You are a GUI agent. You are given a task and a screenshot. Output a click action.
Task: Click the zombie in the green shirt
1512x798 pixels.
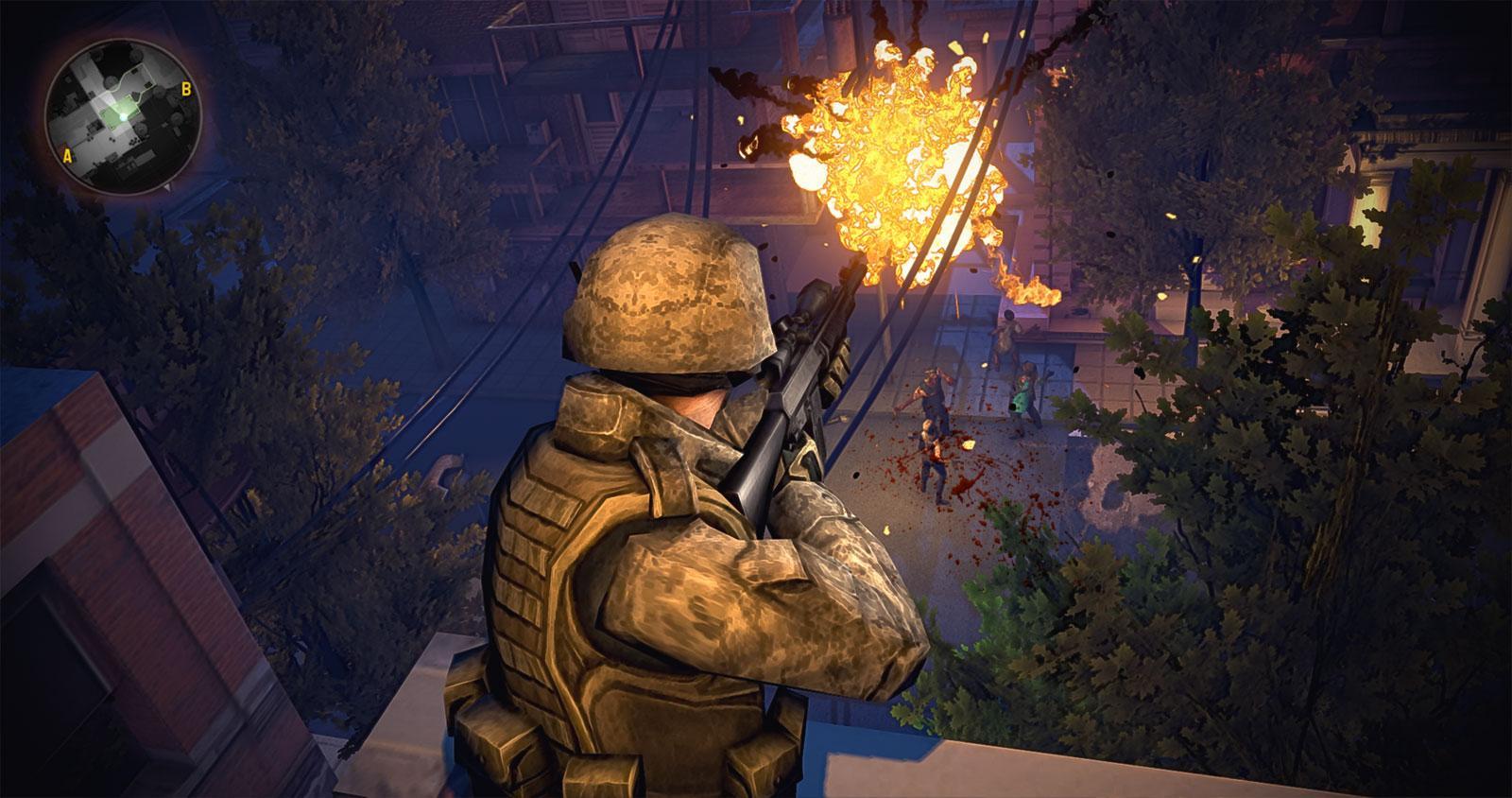(1023, 394)
